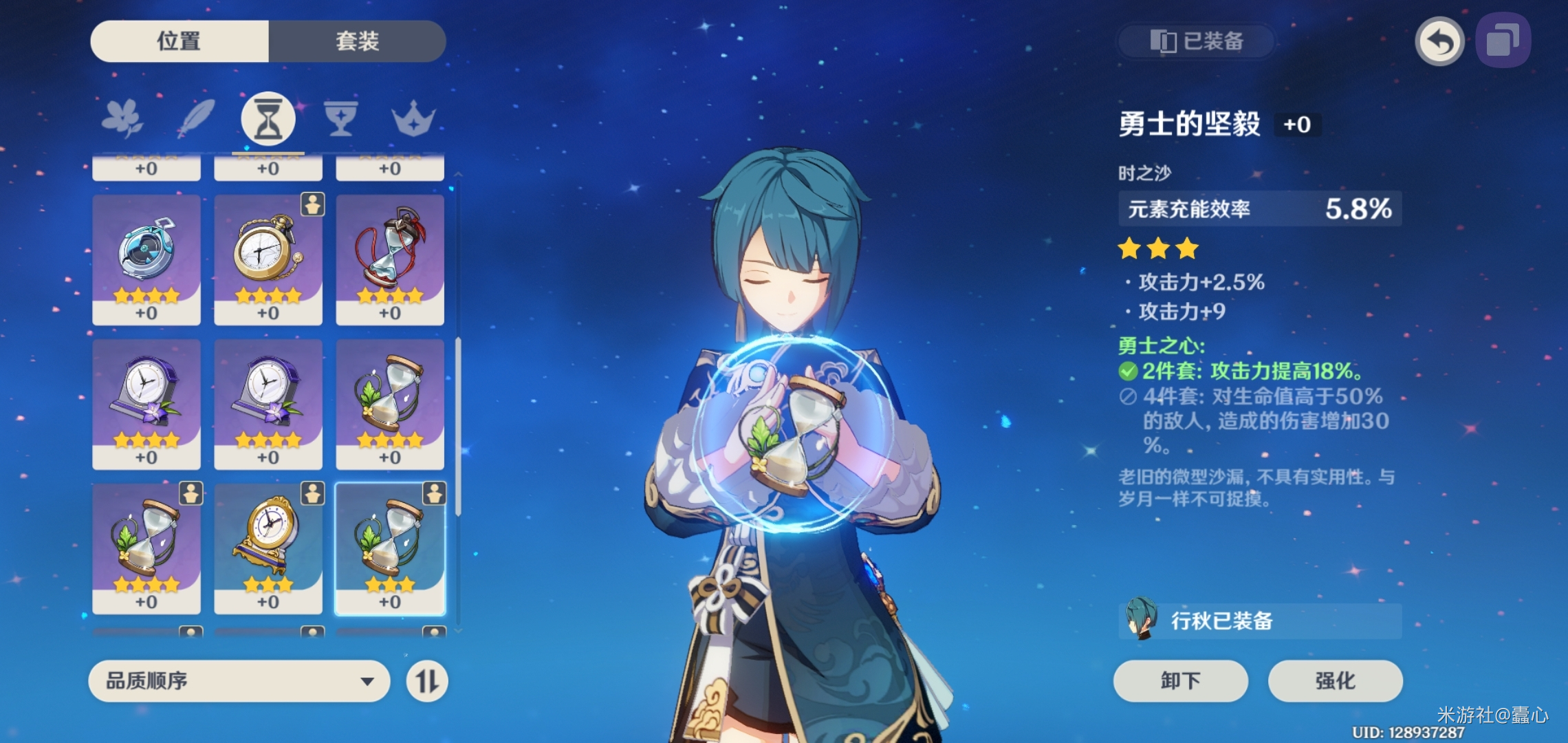Select the 位置 position tab
This screenshot has height=743, width=1568.
(x=179, y=41)
